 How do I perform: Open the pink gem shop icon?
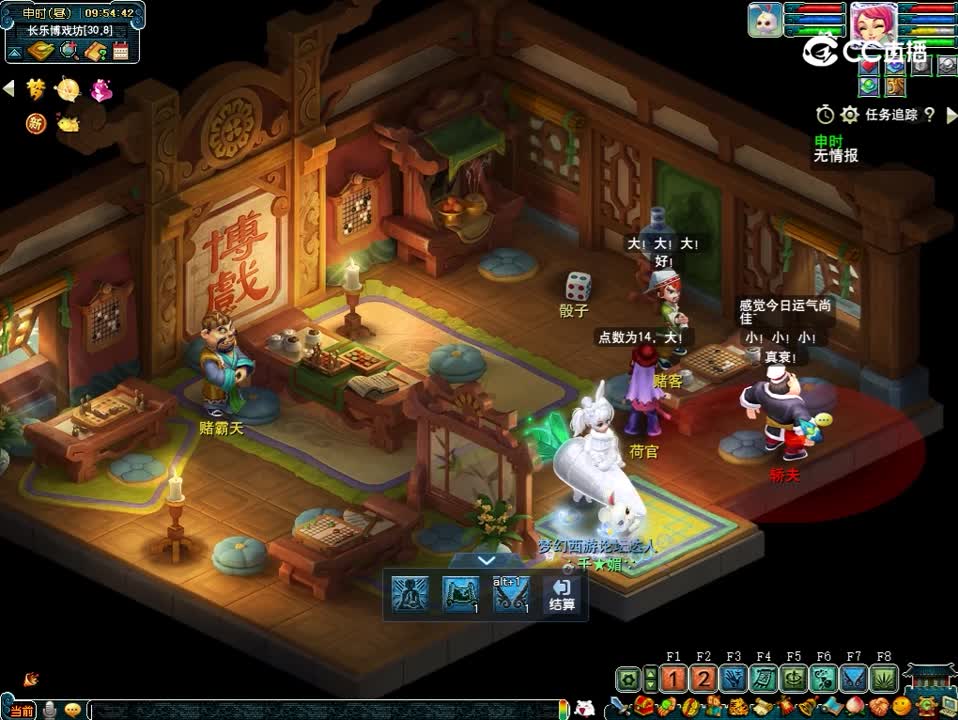point(101,90)
